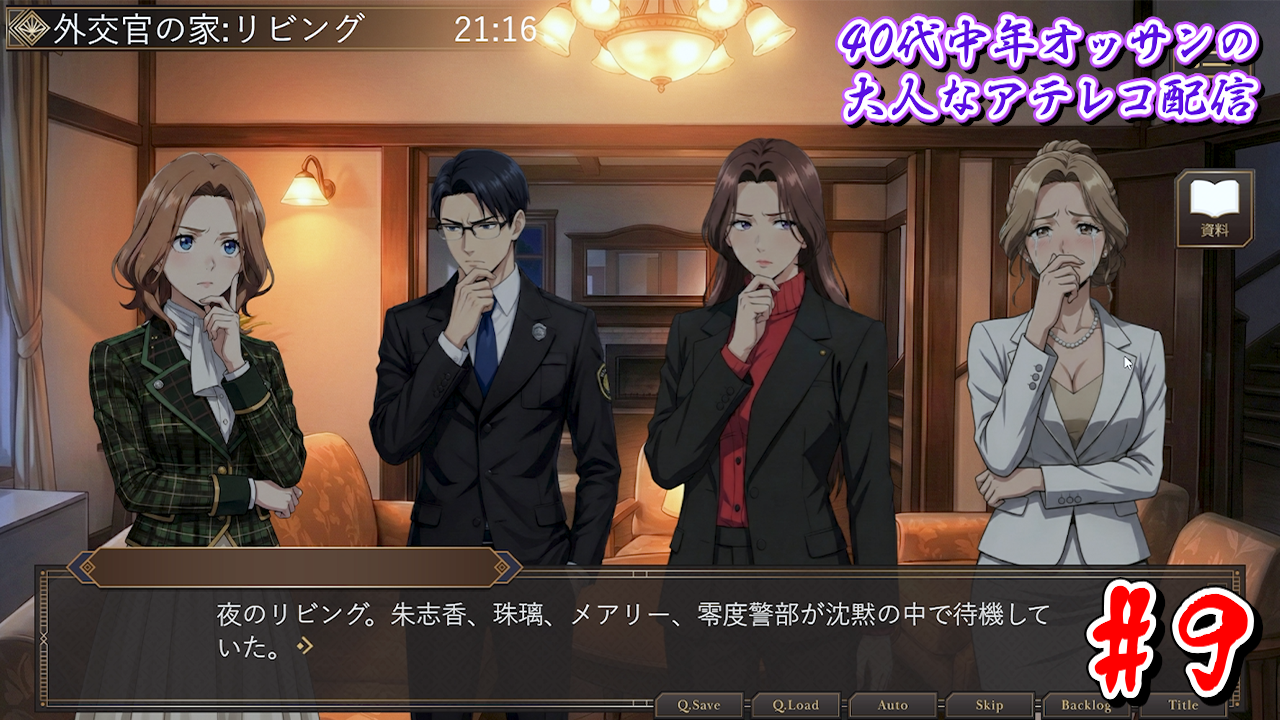Activate the Skip button
This screenshot has width=1280, height=720.
[x=989, y=705]
